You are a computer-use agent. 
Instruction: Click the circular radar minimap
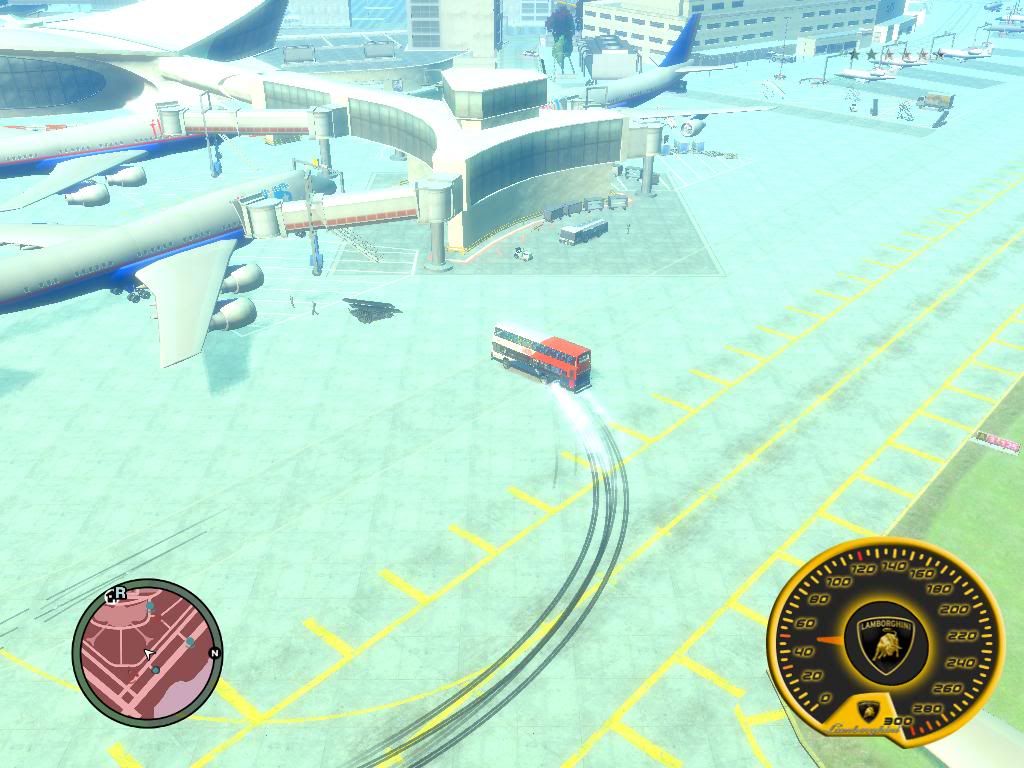click(x=147, y=653)
